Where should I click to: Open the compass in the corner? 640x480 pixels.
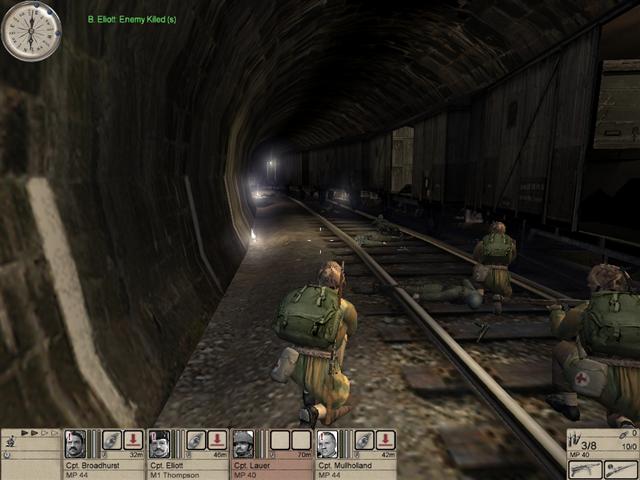pyautogui.click(x=31, y=31)
